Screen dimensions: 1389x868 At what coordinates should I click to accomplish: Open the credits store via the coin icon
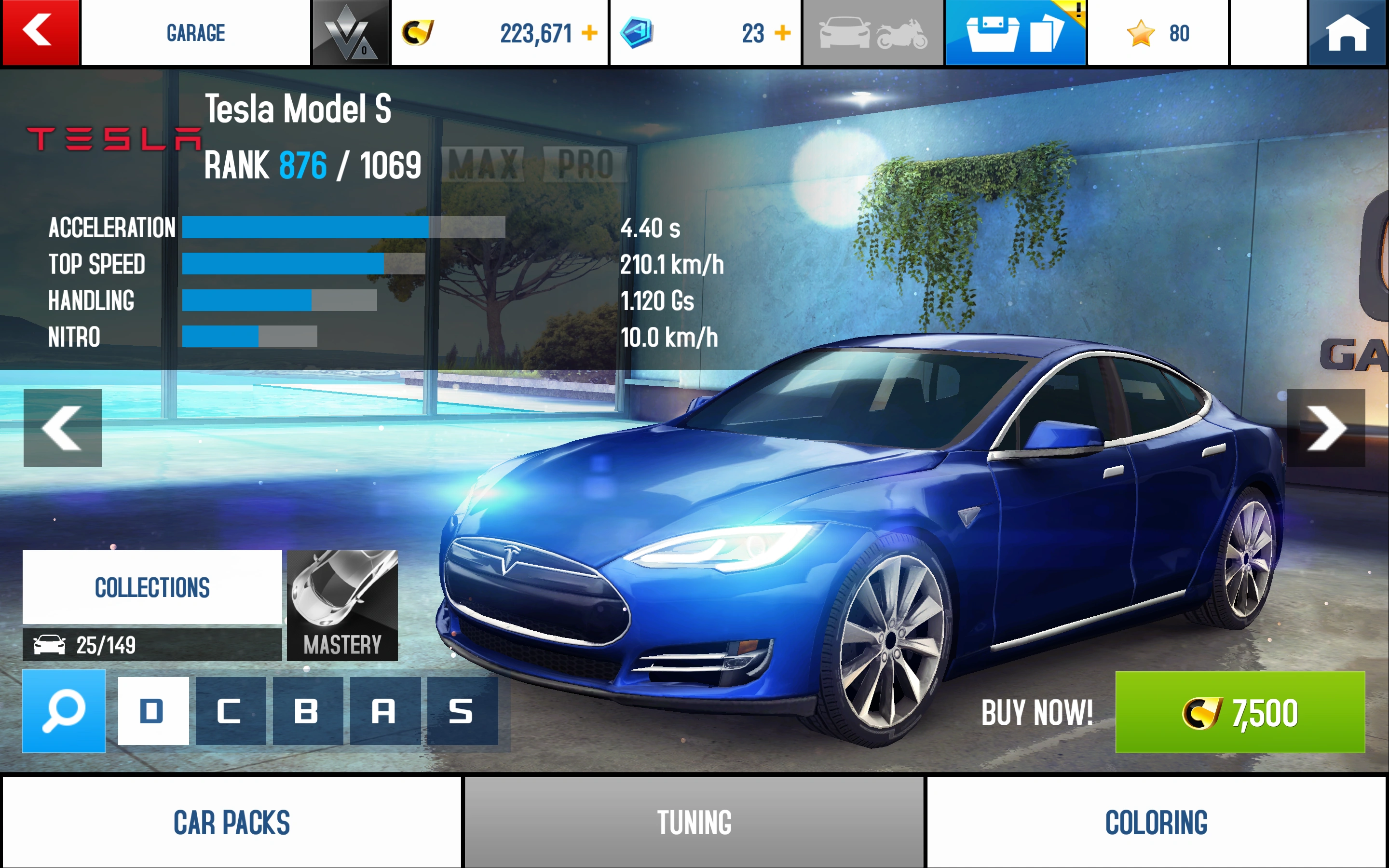(x=418, y=33)
